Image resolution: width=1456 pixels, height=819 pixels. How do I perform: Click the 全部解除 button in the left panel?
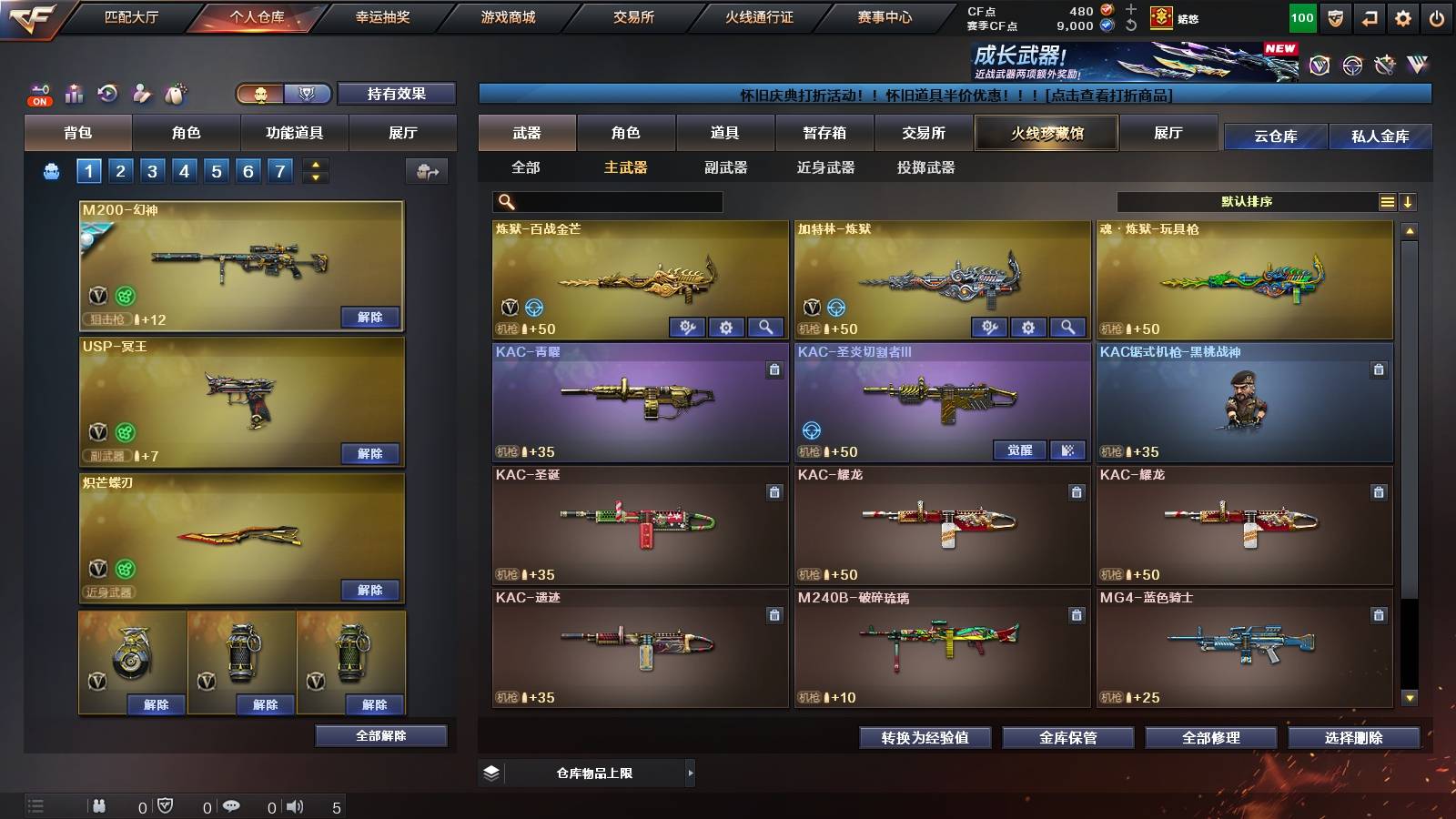pyautogui.click(x=381, y=735)
